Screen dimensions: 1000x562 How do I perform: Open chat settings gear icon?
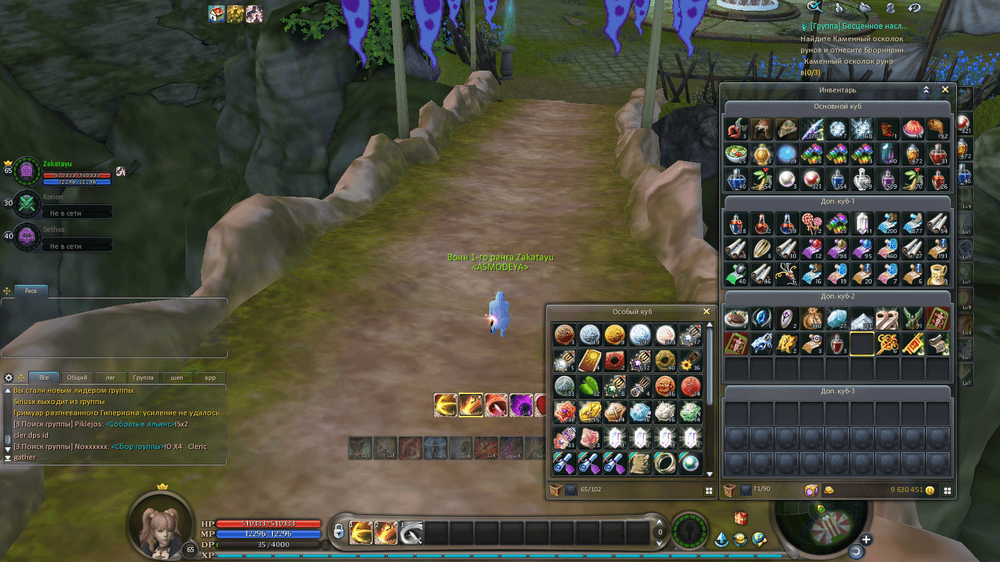(x=9, y=378)
